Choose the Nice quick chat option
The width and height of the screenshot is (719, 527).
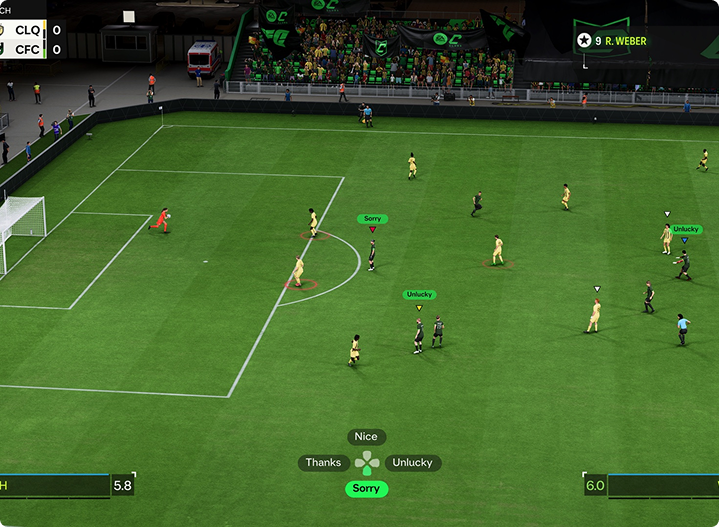click(366, 437)
